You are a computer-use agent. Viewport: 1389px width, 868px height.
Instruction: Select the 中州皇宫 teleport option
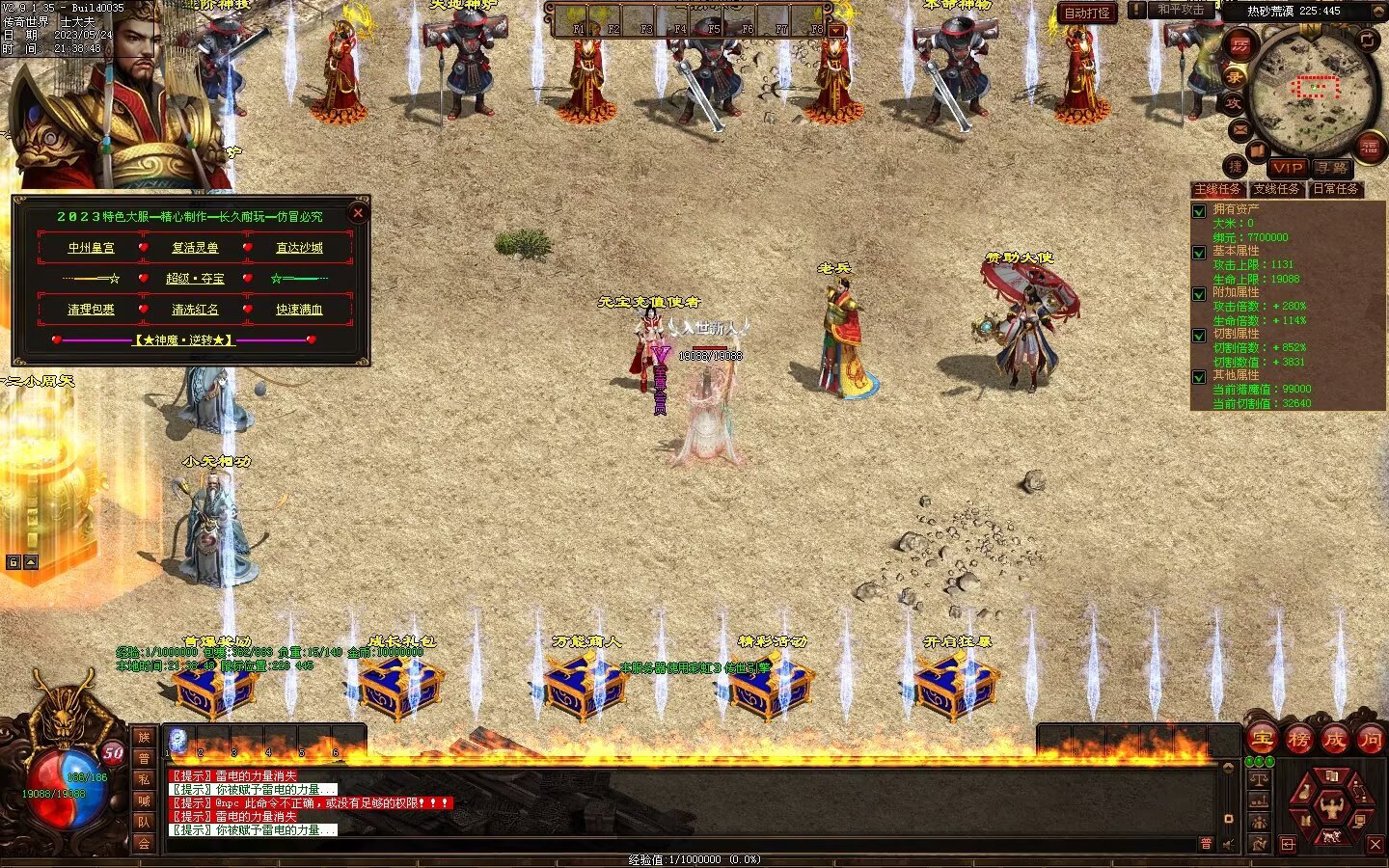click(x=91, y=248)
